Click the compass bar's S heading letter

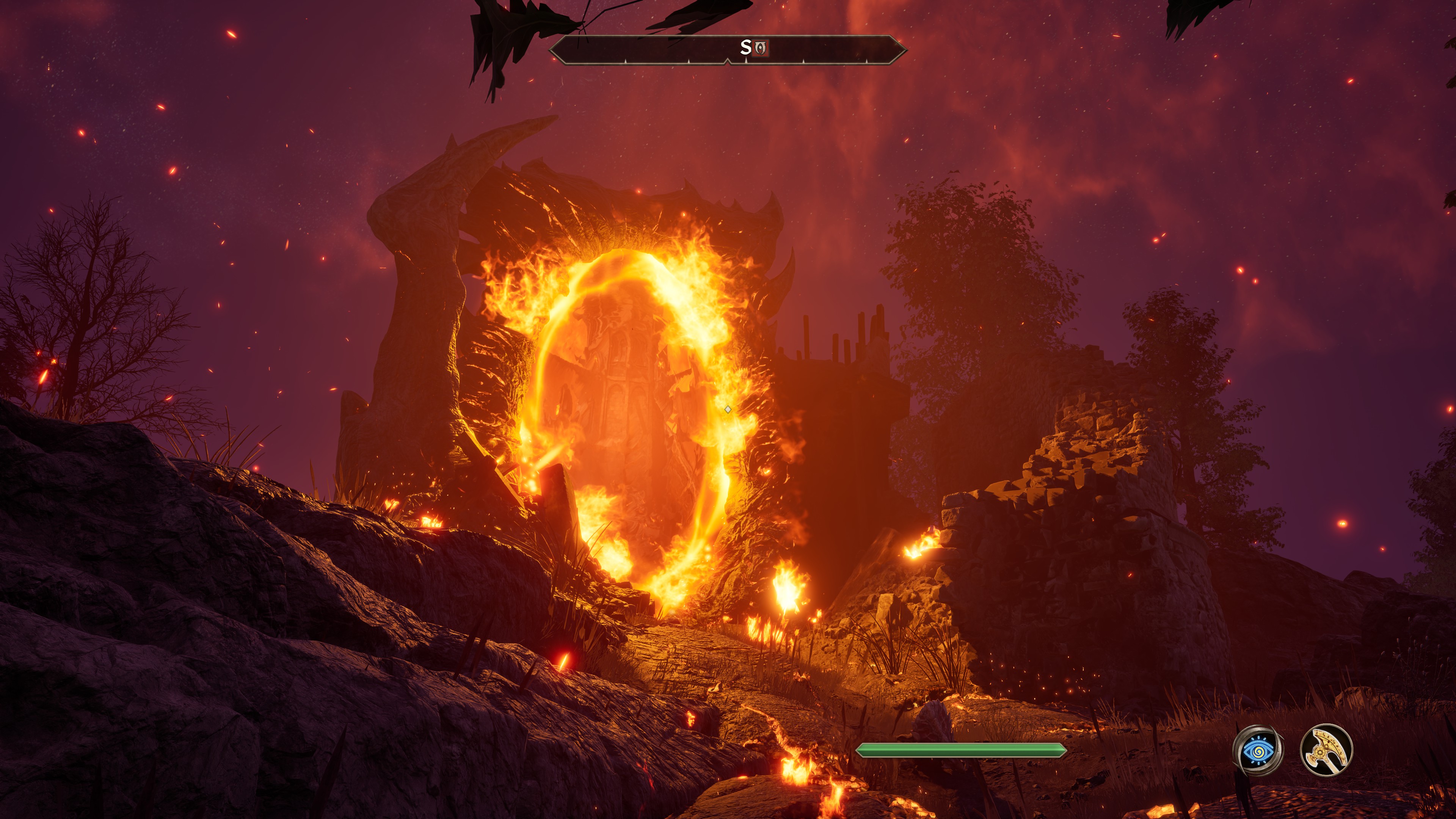[745, 48]
